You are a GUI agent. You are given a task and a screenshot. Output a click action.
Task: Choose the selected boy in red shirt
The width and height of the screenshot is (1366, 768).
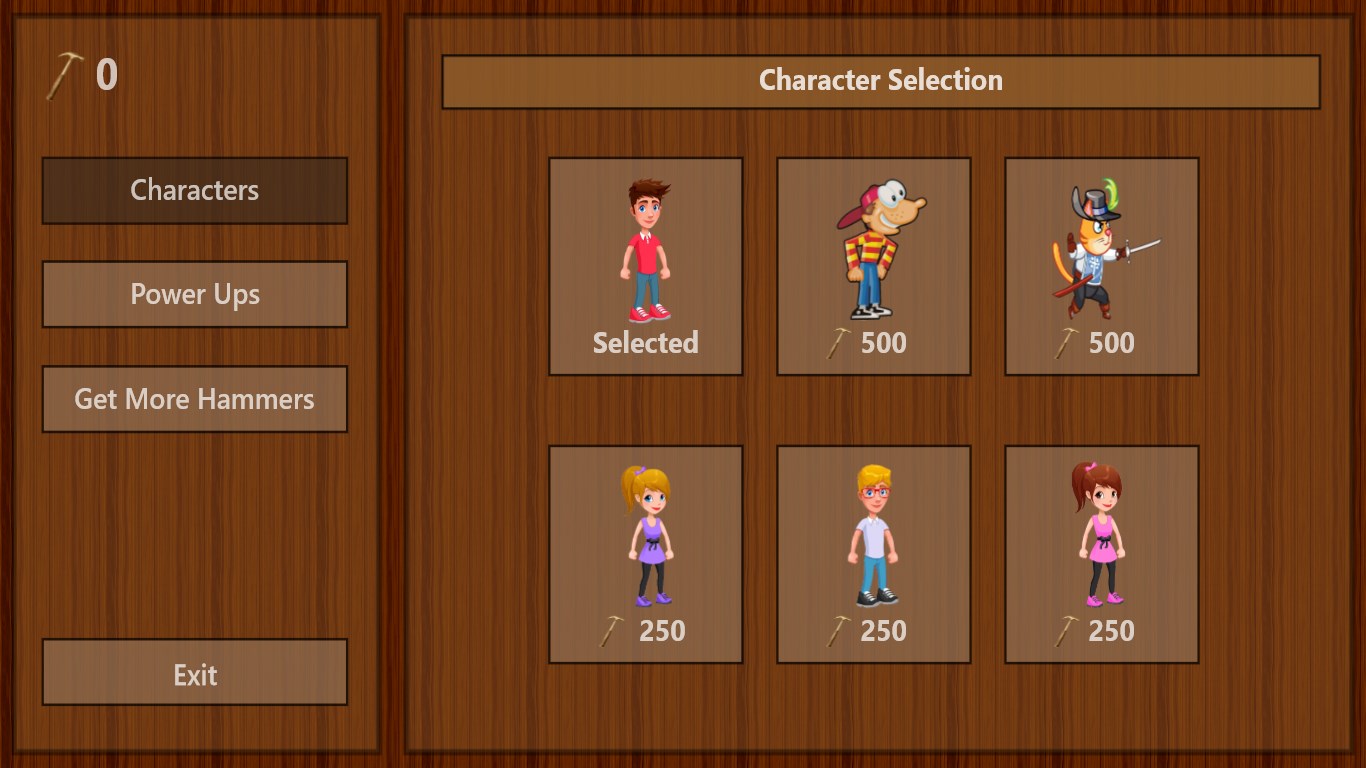tap(645, 266)
